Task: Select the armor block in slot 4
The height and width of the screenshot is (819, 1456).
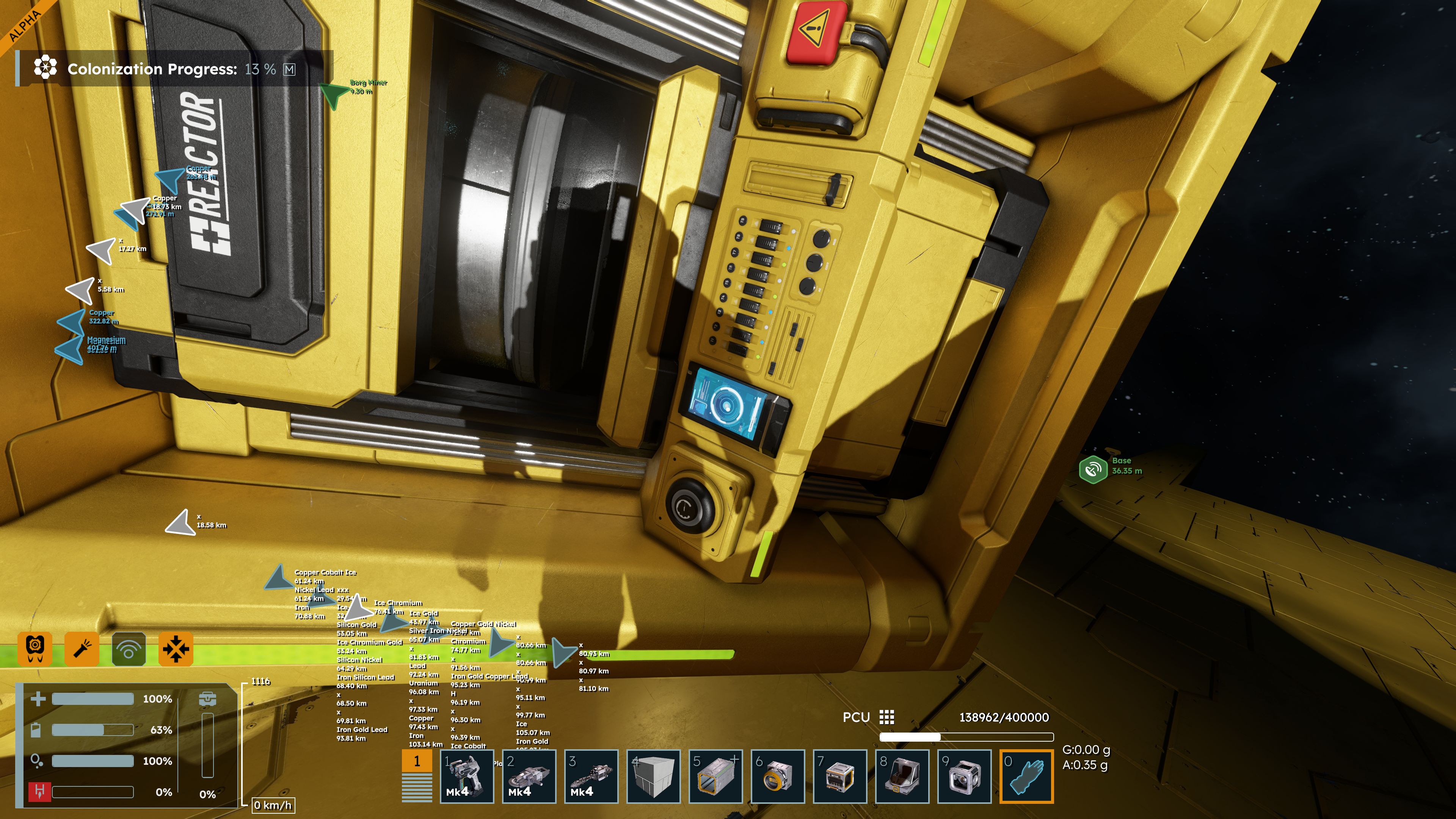Action: pyautogui.click(x=653, y=776)
